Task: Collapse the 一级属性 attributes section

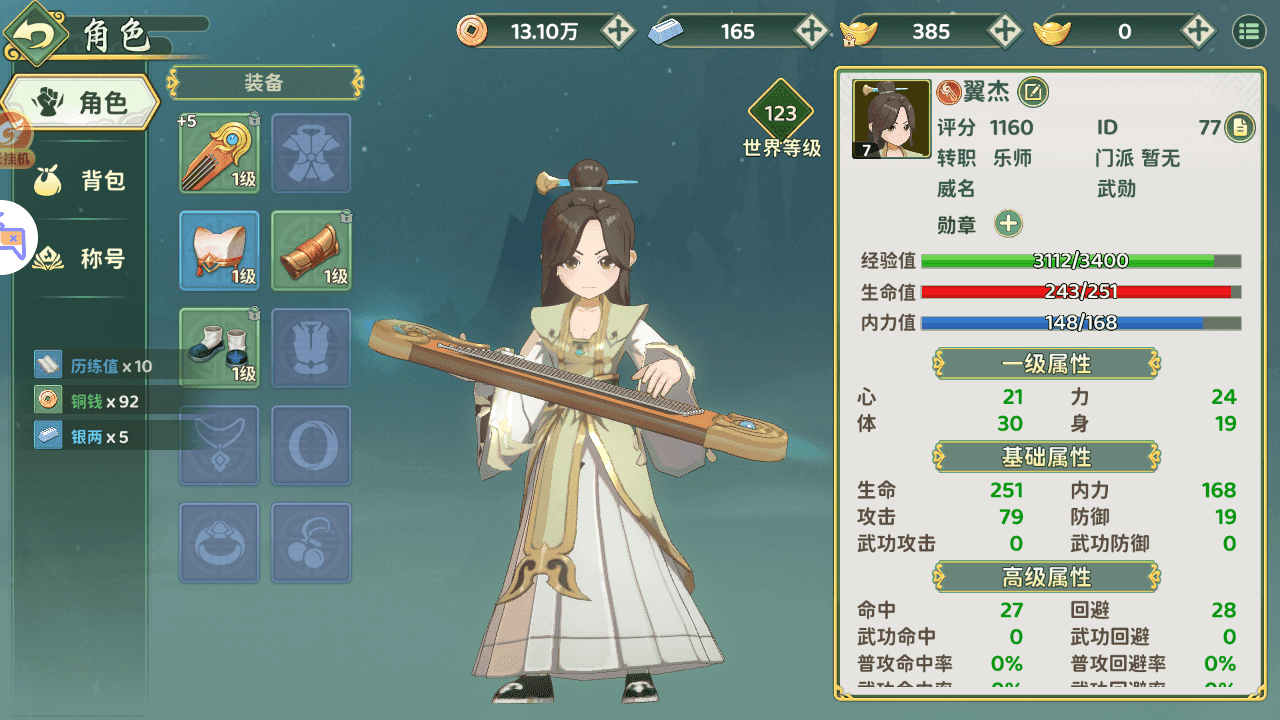Action: click(x=1046, y=364)
